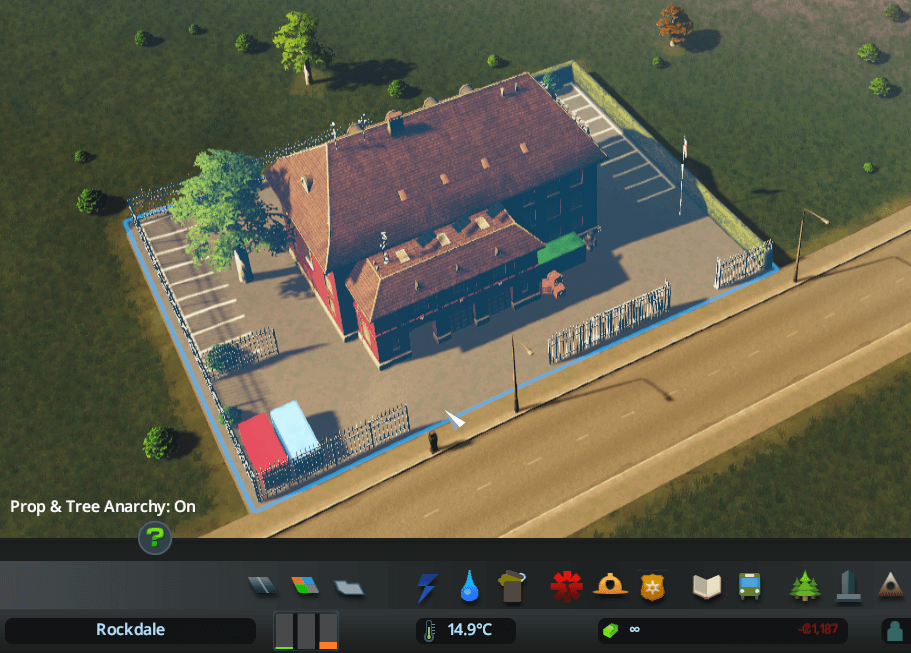This screenshot has width=911, height=653.
Task: Open the Garbage services menu
Action: pyautogui.click(x=513, y=586)
